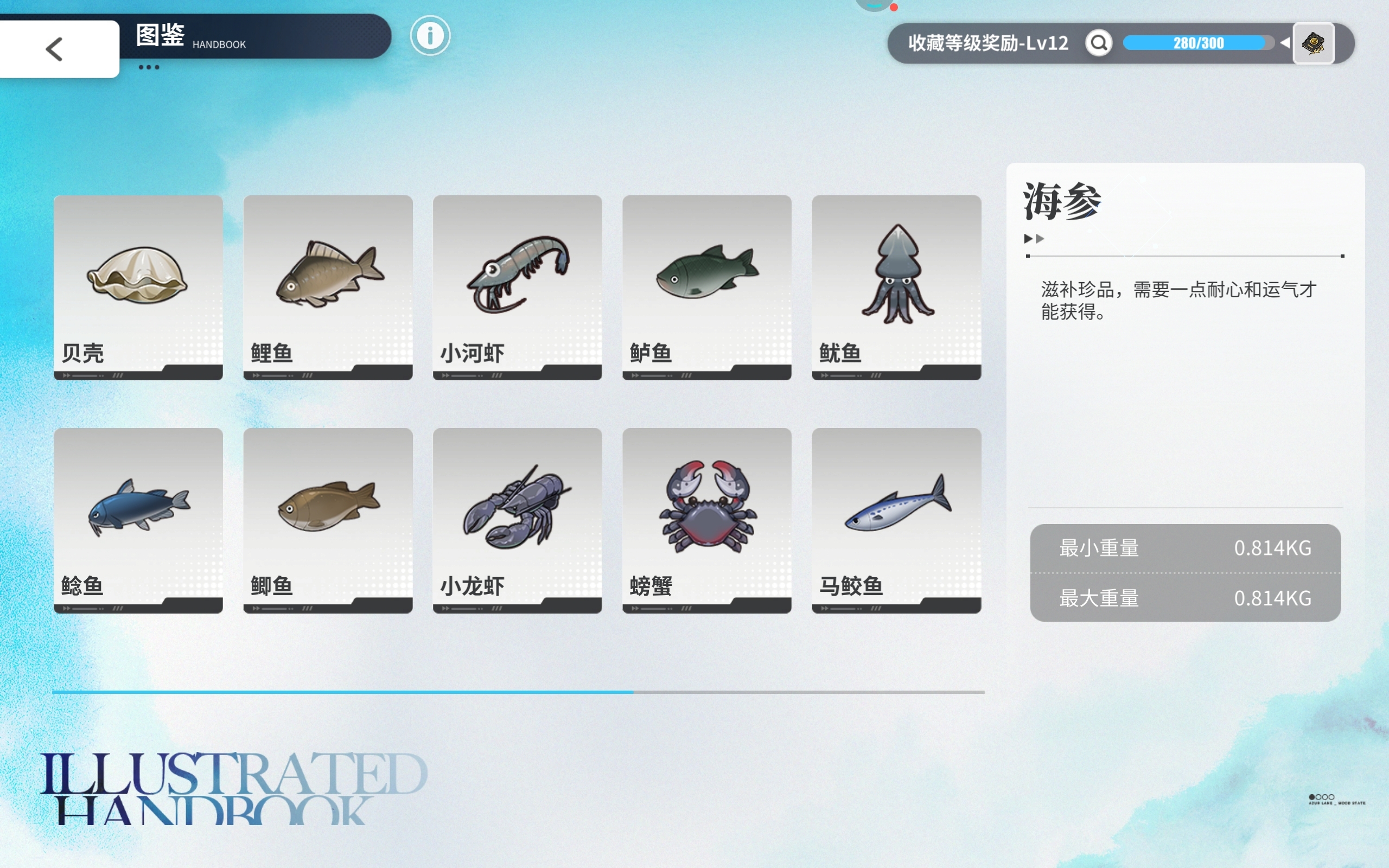The height and width of the screenshot is (868, 1389).
Task: Click the search magnifying glass icon
Action: (x=1098, y=42)
